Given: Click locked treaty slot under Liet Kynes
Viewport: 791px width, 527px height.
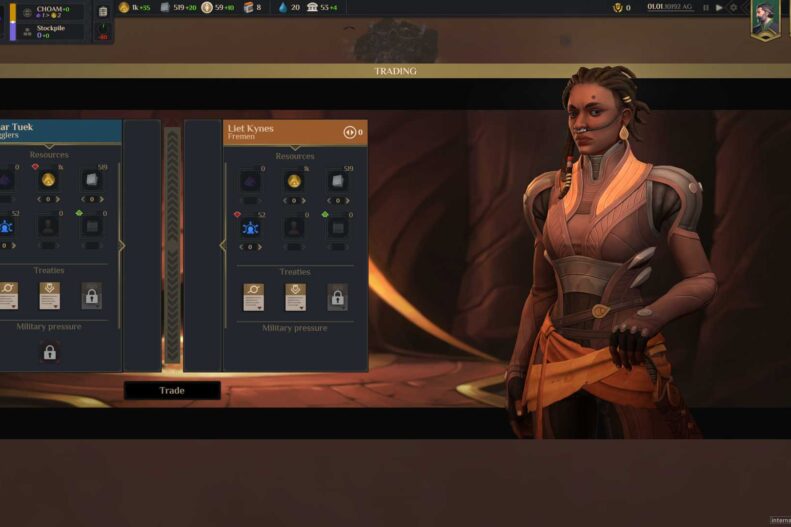Looking at the screenshot, I should click(x=338, y=296).
